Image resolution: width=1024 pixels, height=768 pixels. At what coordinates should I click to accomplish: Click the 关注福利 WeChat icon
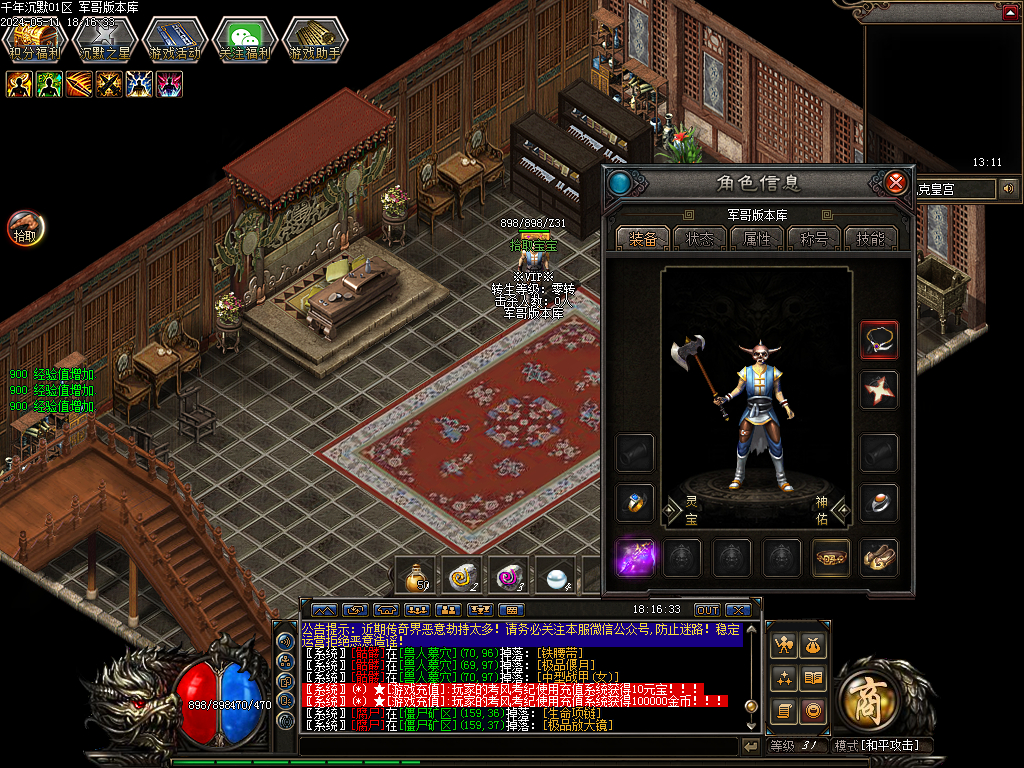tap(244, 39)
